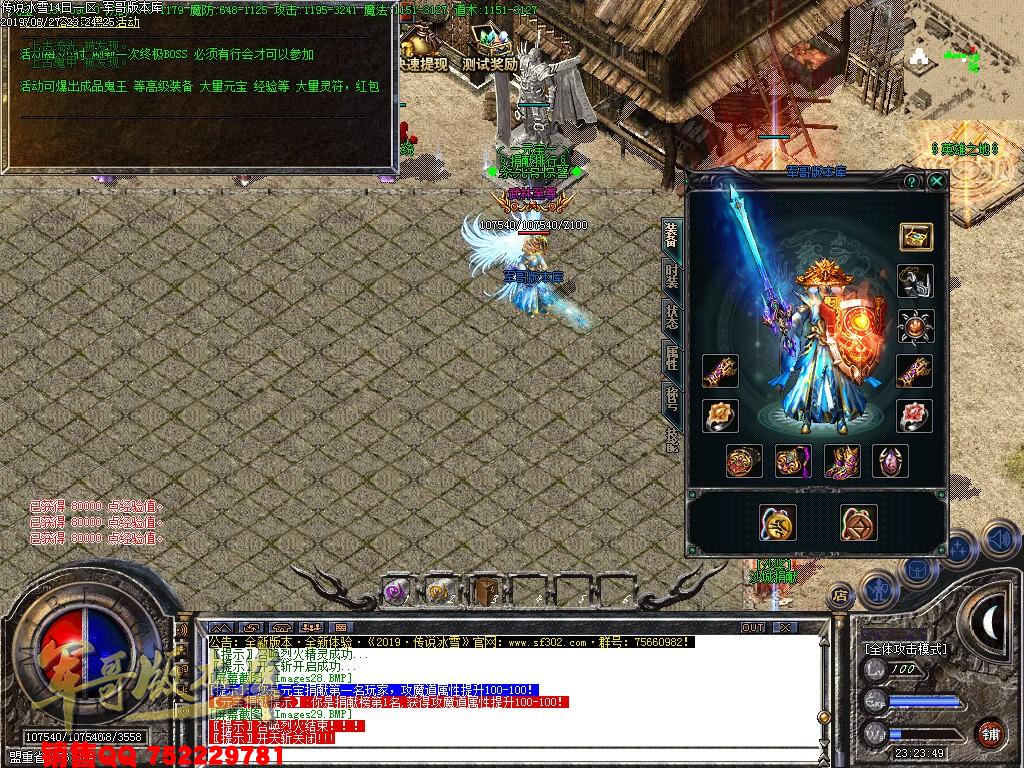
Task: Click the OUT button above chat
Action: [753, 627]
